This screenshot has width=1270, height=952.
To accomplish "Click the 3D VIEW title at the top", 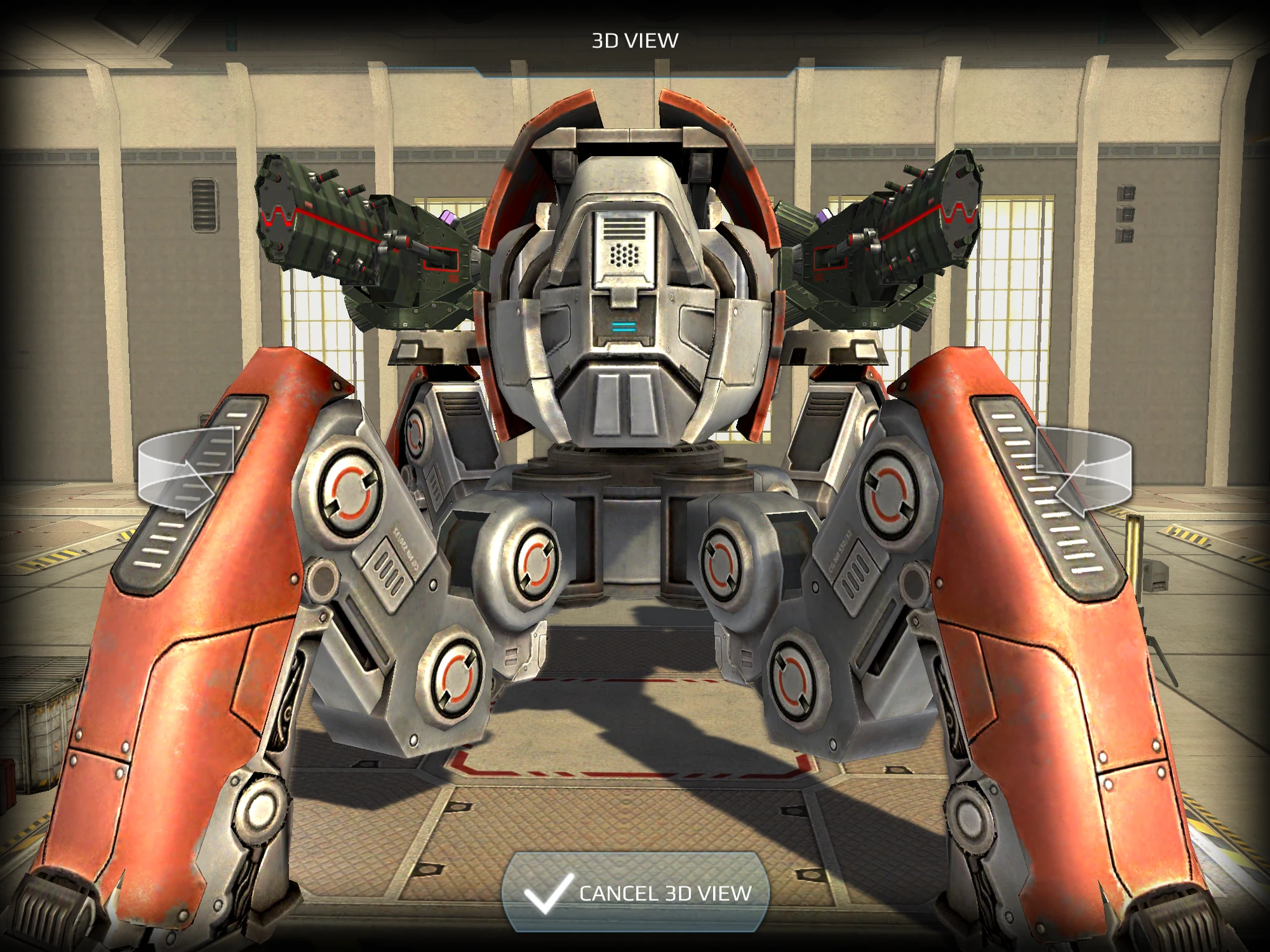I will pos(635,38).
